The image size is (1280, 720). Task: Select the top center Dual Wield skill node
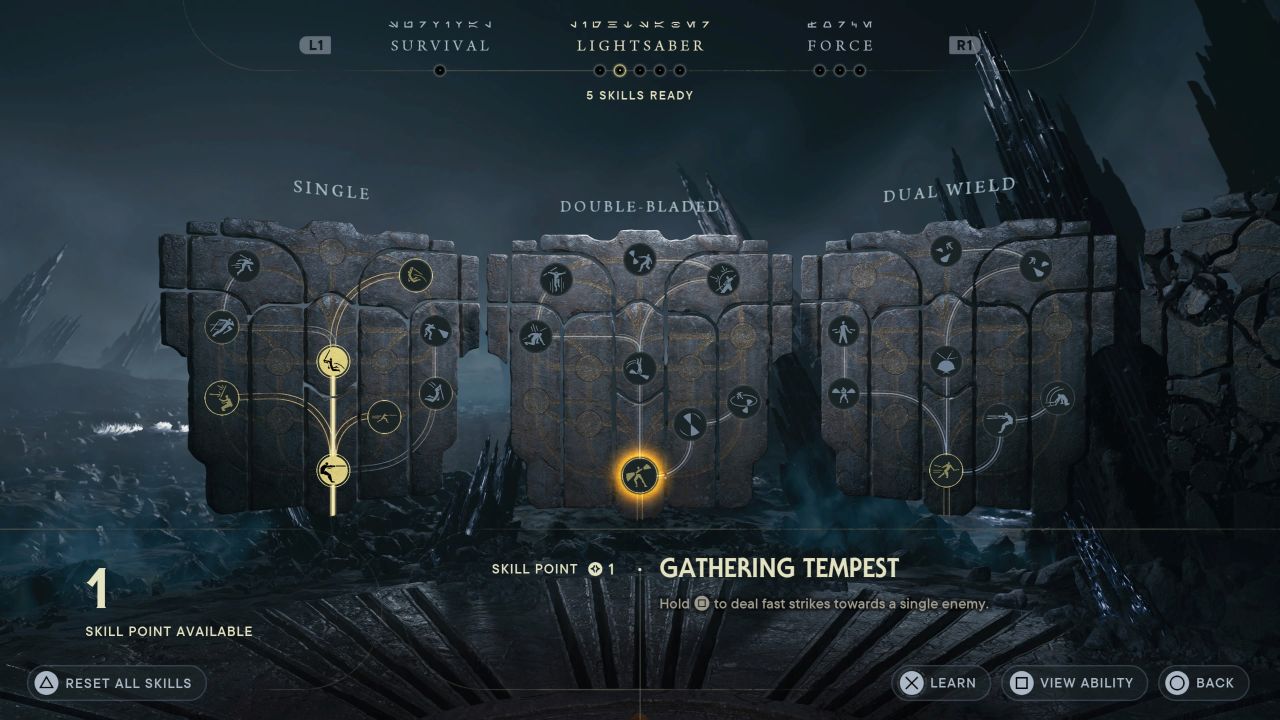[946, 251]
